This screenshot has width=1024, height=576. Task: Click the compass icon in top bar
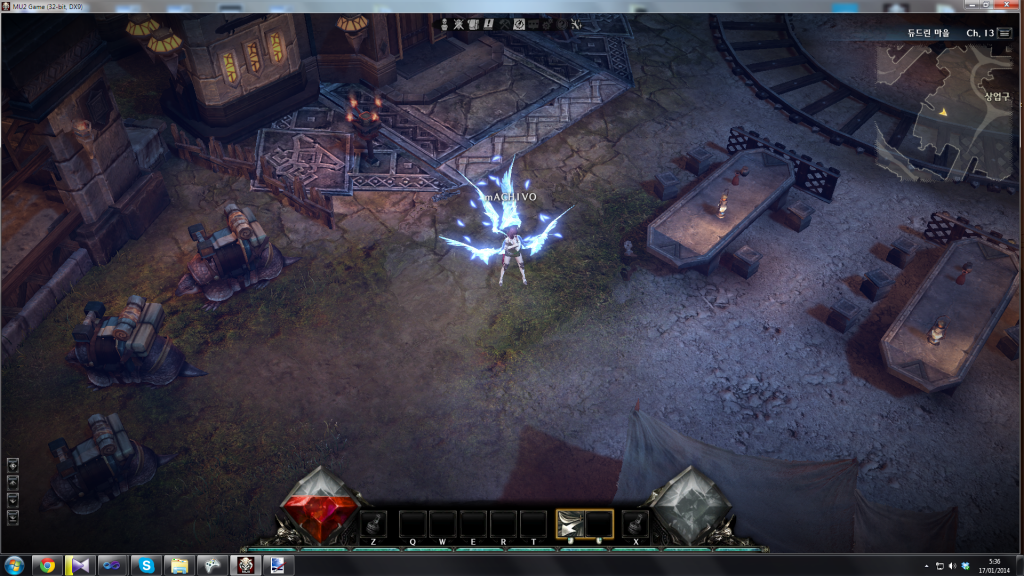click(519, 23)
